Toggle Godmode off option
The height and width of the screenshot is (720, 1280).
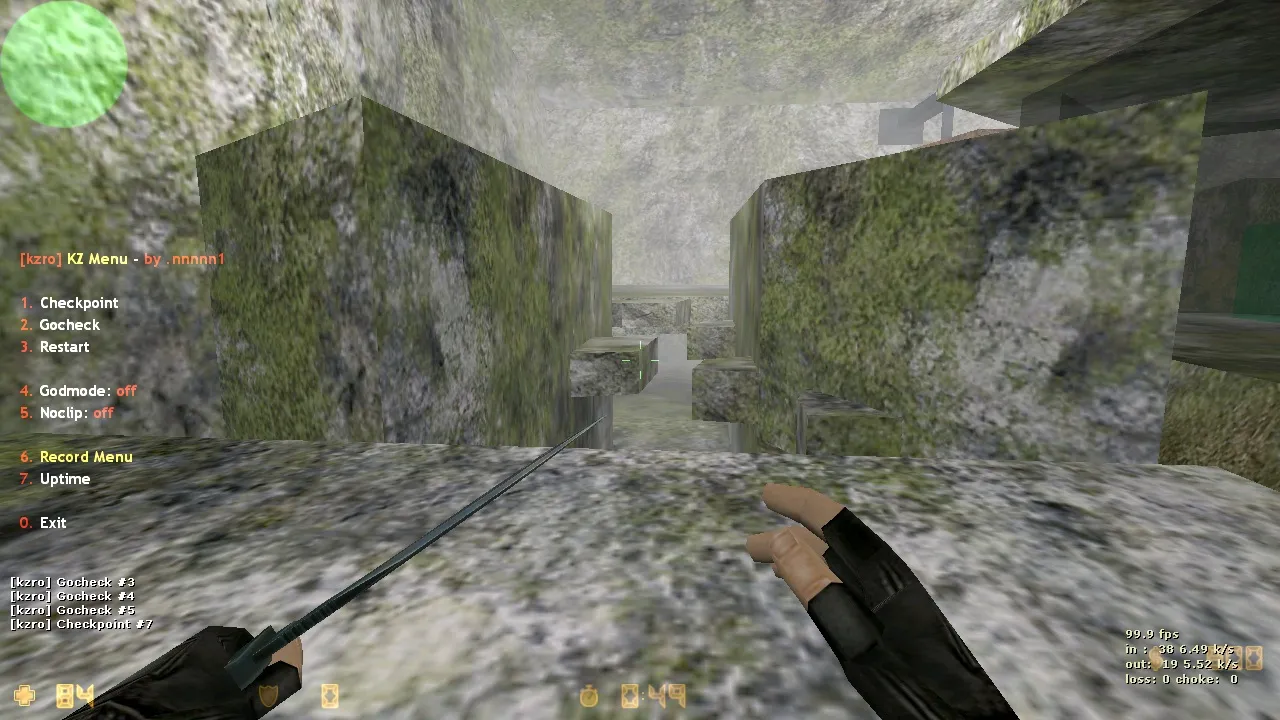coord(76,390)
